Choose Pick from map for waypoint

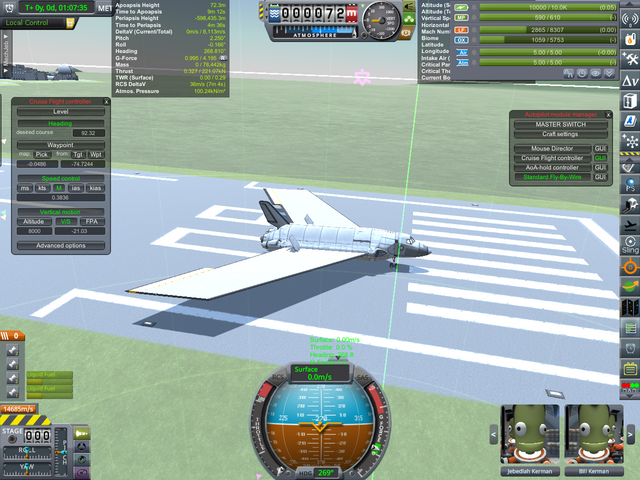[x=41, y=154]
